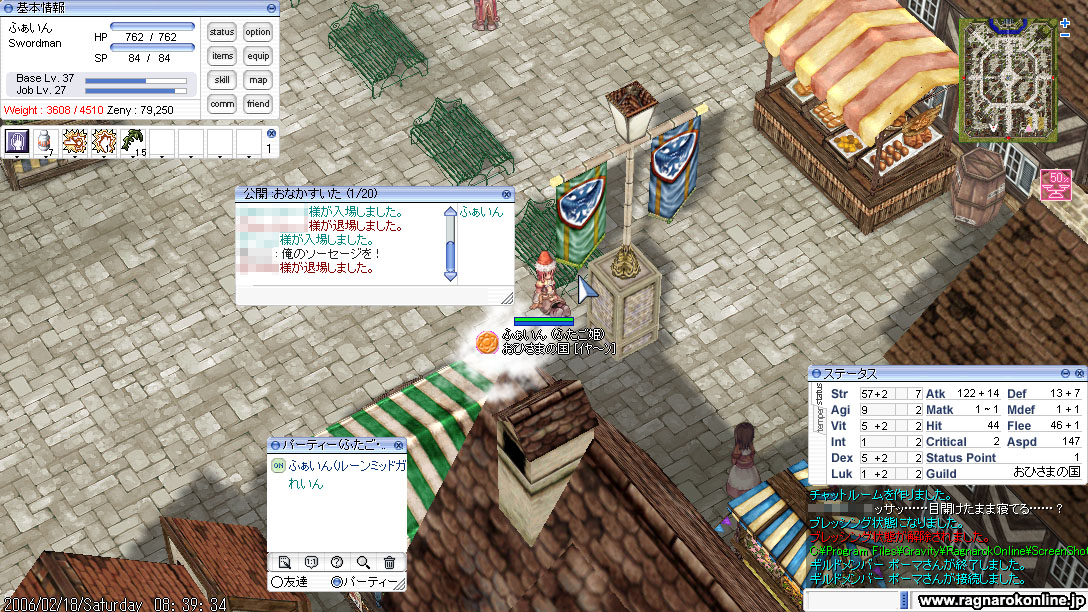This screenshot has height=612, width=1088.
Task: Toggle the map button
Action: pyautogui.click(x=258, y=80)
